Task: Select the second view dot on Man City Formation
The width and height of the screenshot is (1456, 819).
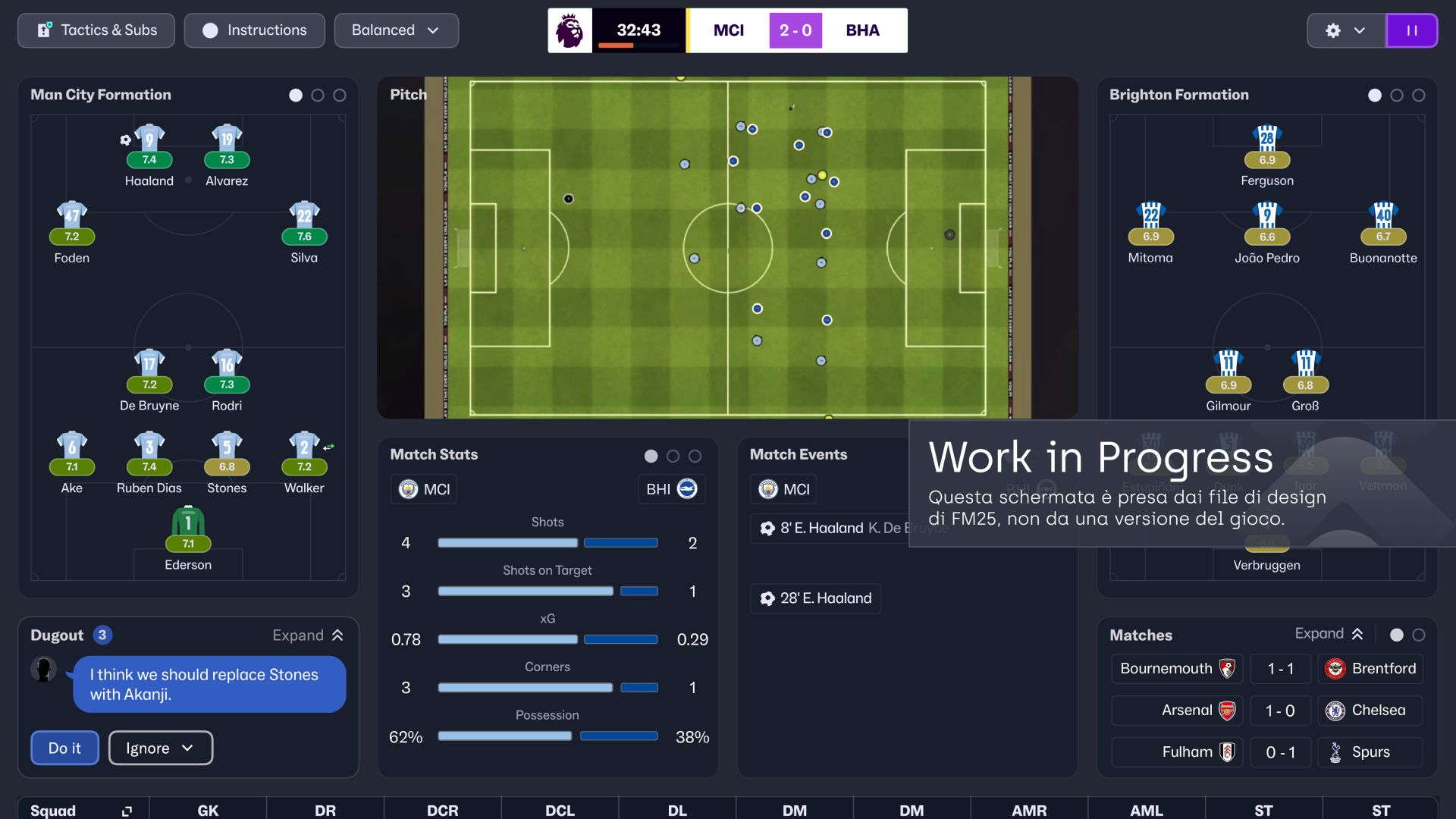Action: (317, 96)
